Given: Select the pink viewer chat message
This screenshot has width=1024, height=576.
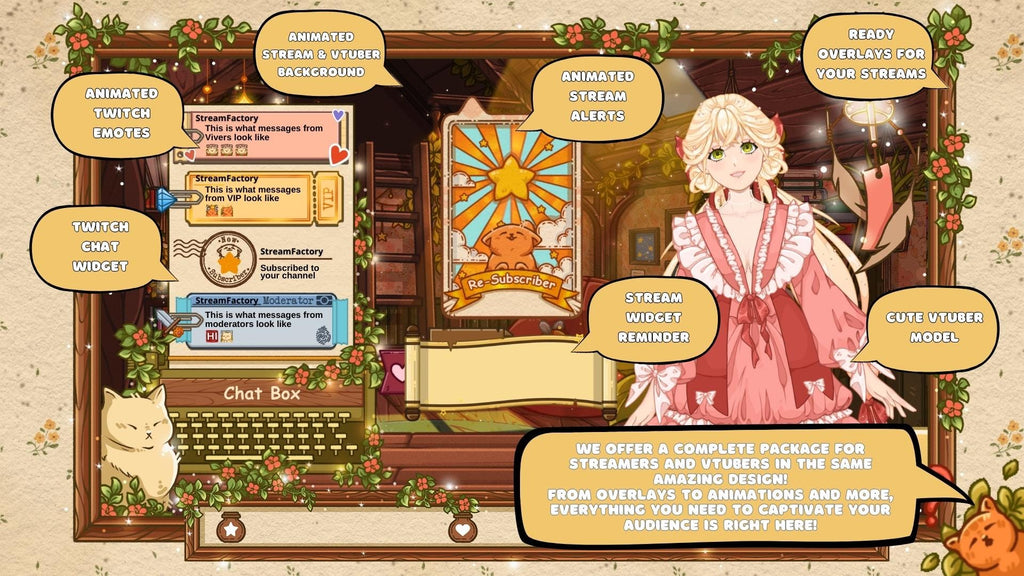Looking at the screenshot, I should (x=263, y=136).
